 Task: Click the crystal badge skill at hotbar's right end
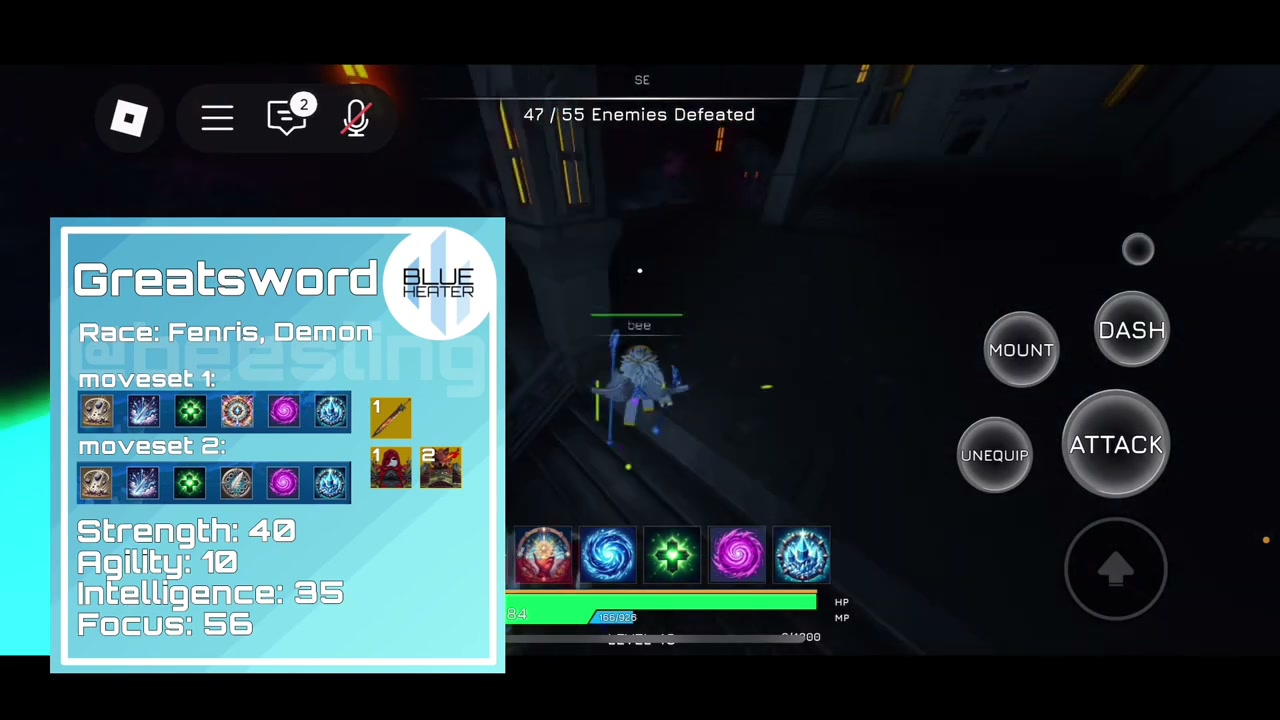(x=802, y=555)
